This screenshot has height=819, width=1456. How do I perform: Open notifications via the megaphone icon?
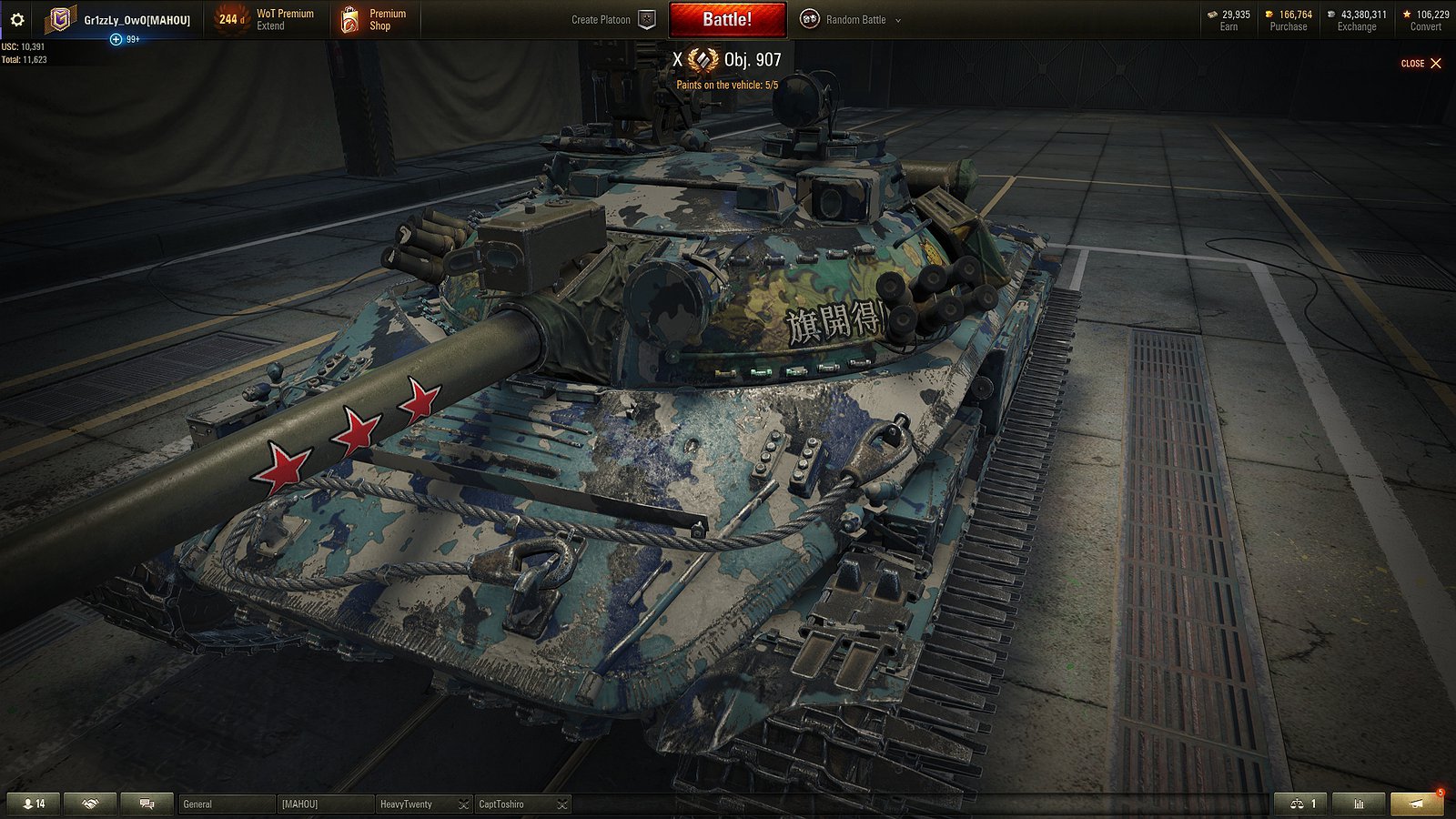(x=1414, y=804)
